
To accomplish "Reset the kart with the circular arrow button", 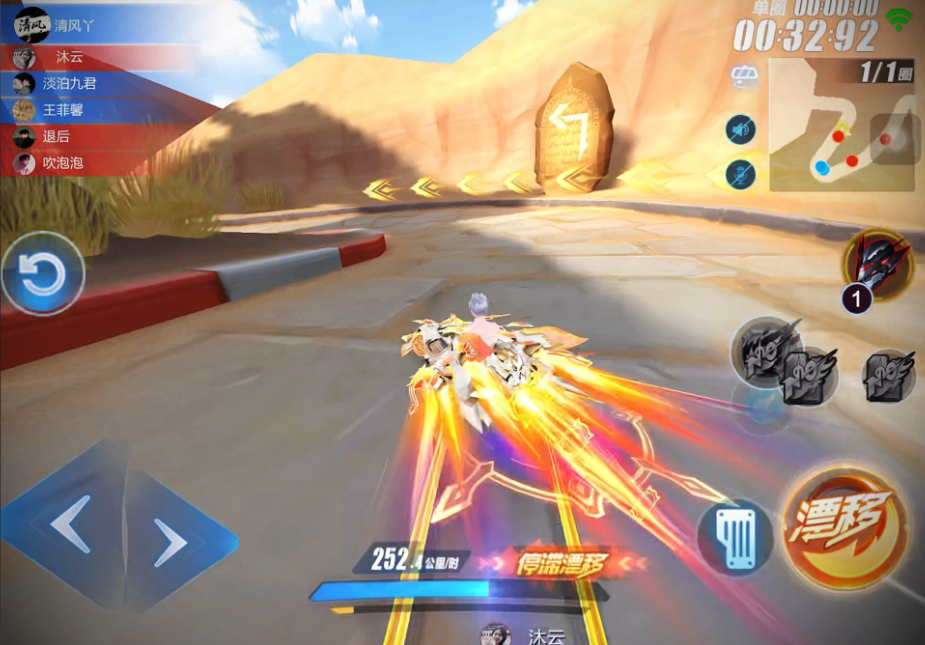I will click(43, 274).
